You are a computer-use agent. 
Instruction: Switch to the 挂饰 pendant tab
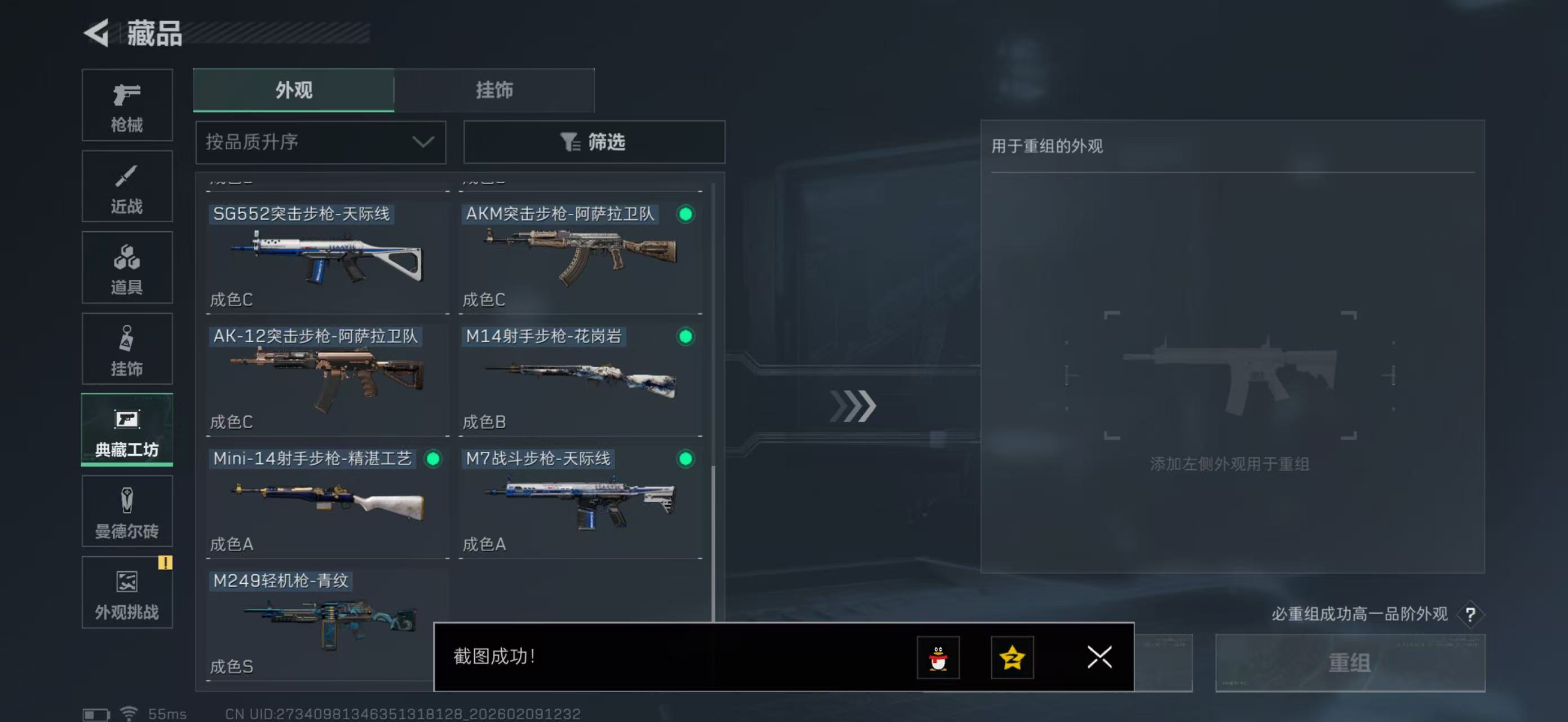pyautogui.click(x=494, y=90)
